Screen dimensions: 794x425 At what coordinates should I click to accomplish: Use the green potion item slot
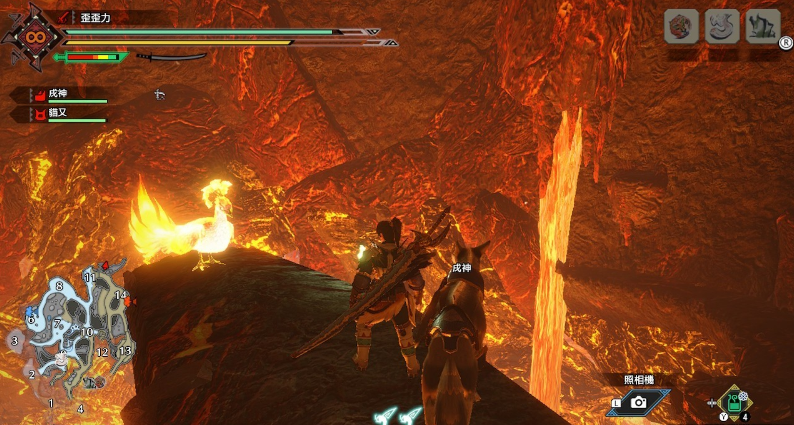click(x=735, y=402)
